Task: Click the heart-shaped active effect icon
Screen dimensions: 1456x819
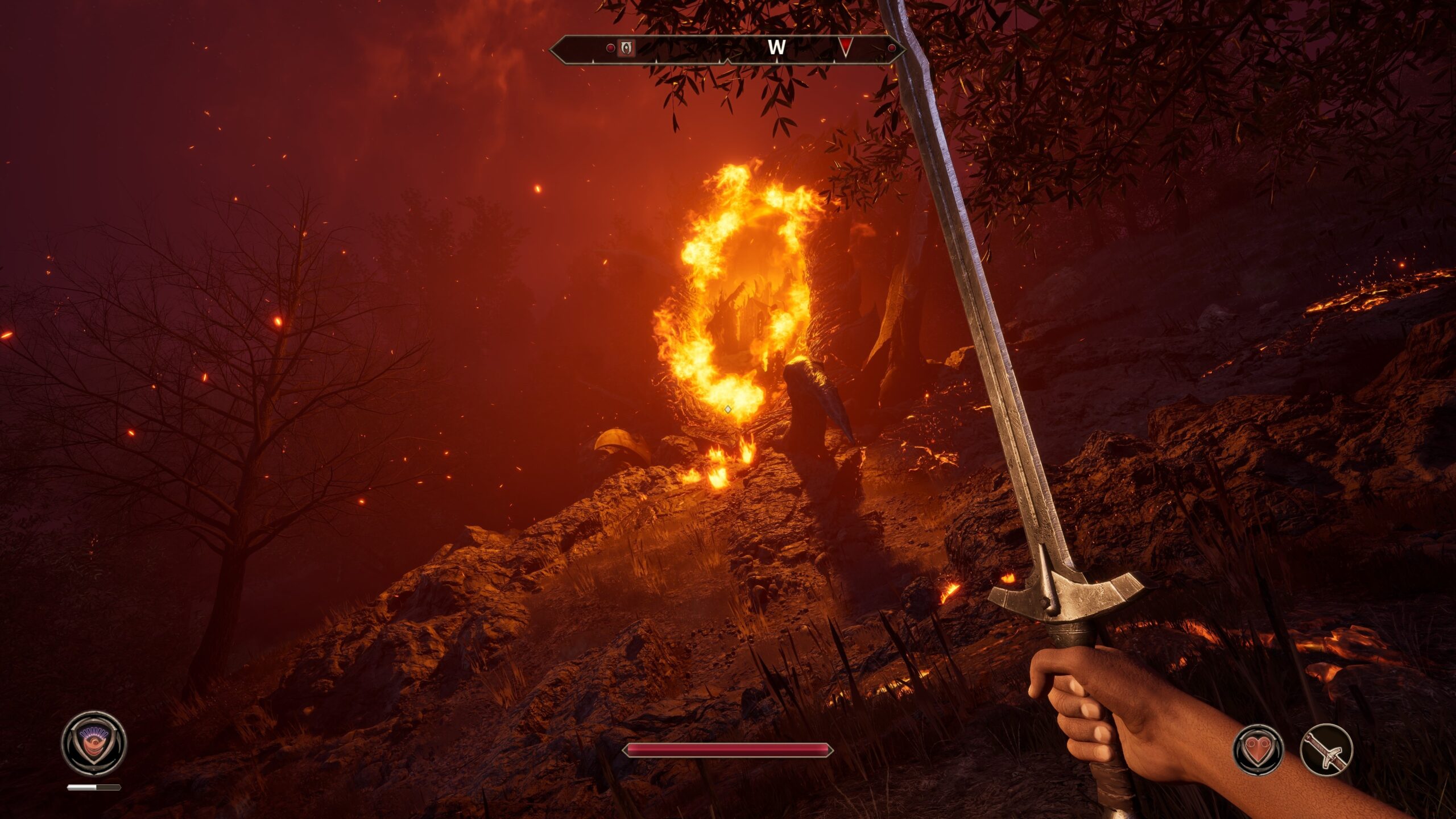Action: coord(1258,750)
